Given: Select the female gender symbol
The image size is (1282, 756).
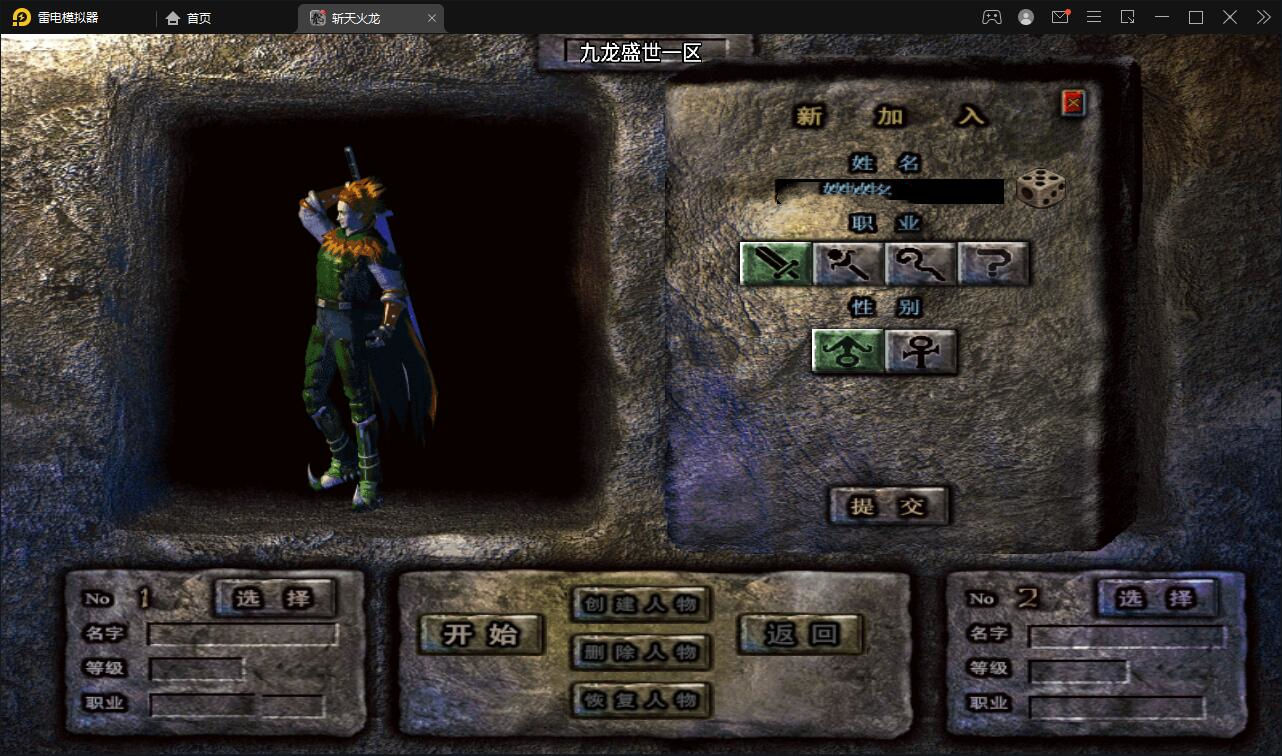Looking at the screenshot, I should click(x=920, y=352).
